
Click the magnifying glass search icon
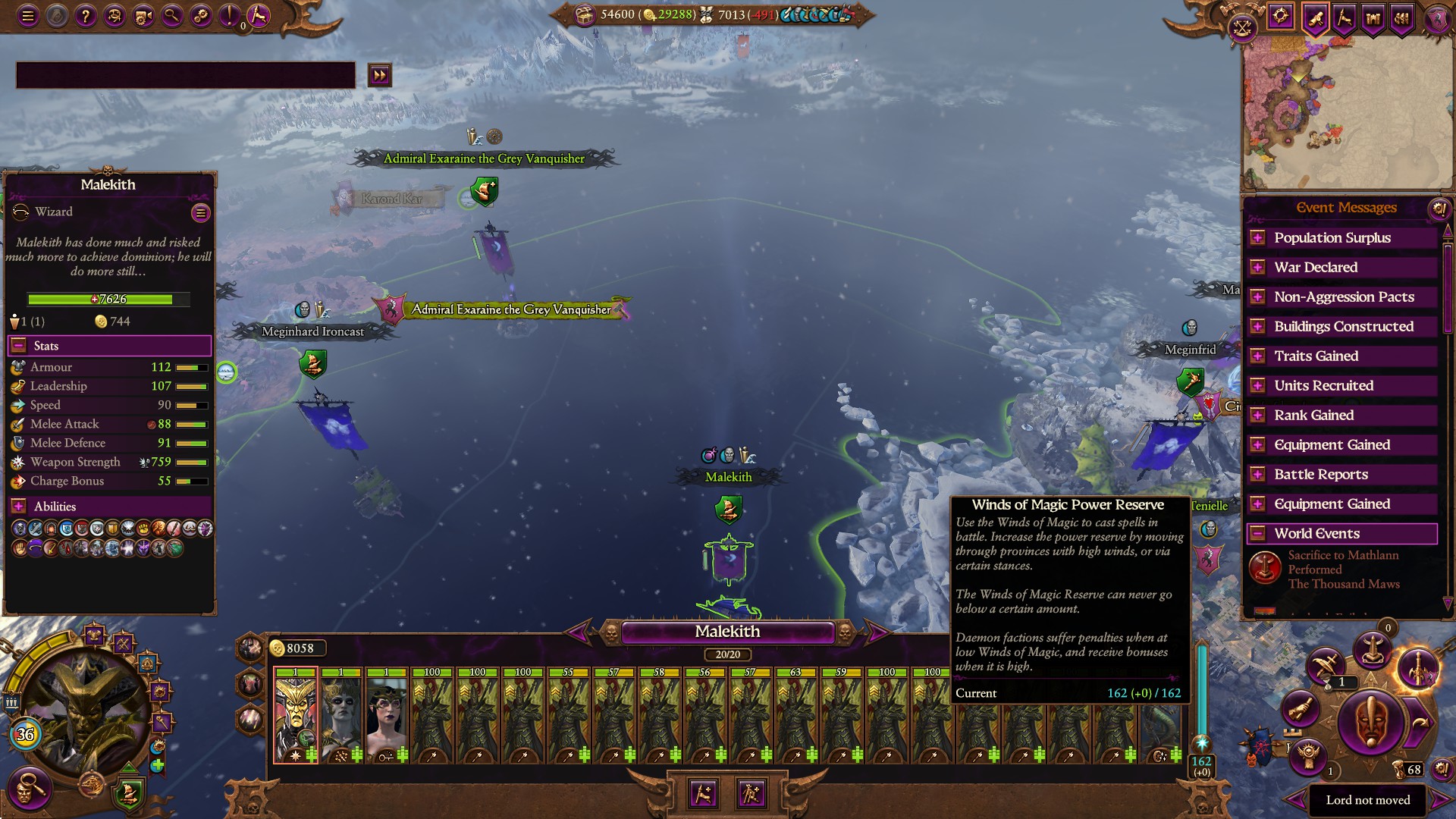[x=171, y=17]
